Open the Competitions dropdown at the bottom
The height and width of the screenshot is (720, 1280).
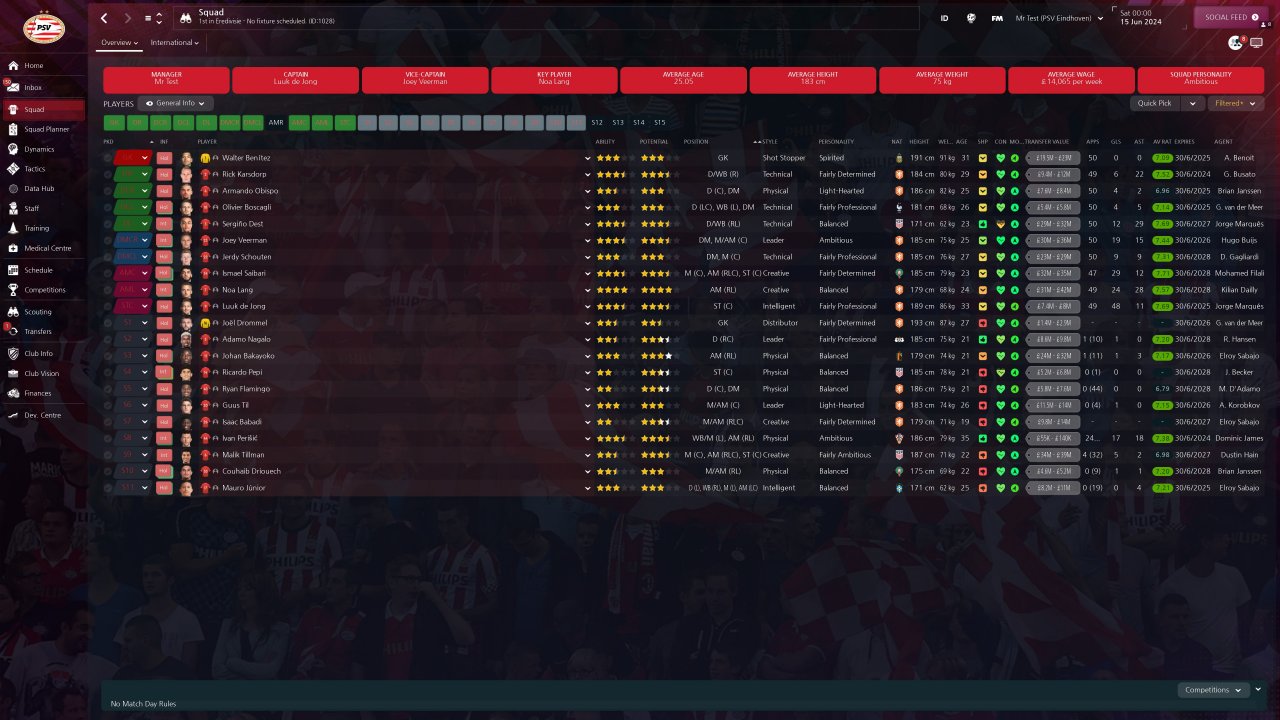(x=1214, y=690)
